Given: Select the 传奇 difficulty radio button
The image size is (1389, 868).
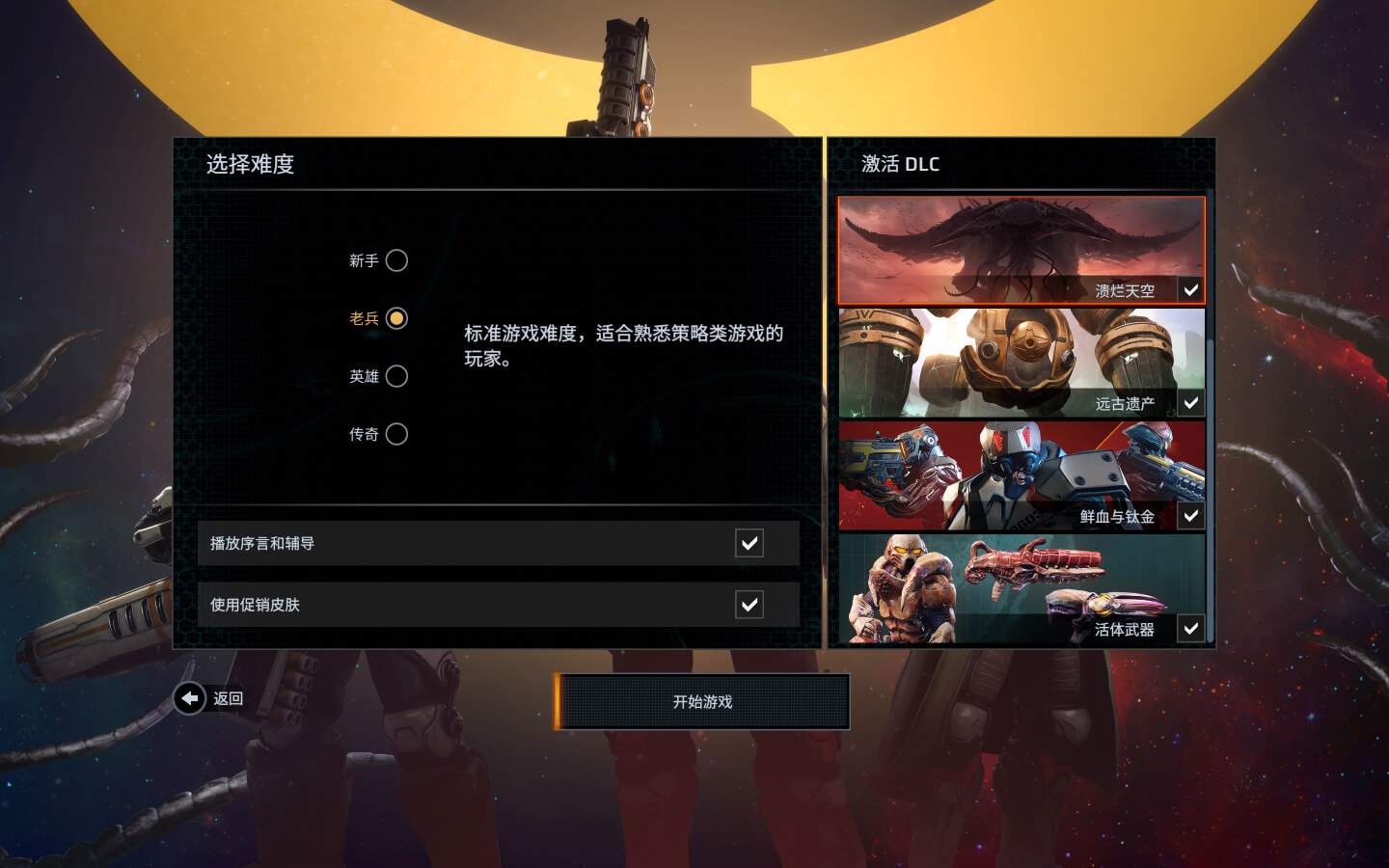Looking at the screenshot, I should [x=396, y=434].
